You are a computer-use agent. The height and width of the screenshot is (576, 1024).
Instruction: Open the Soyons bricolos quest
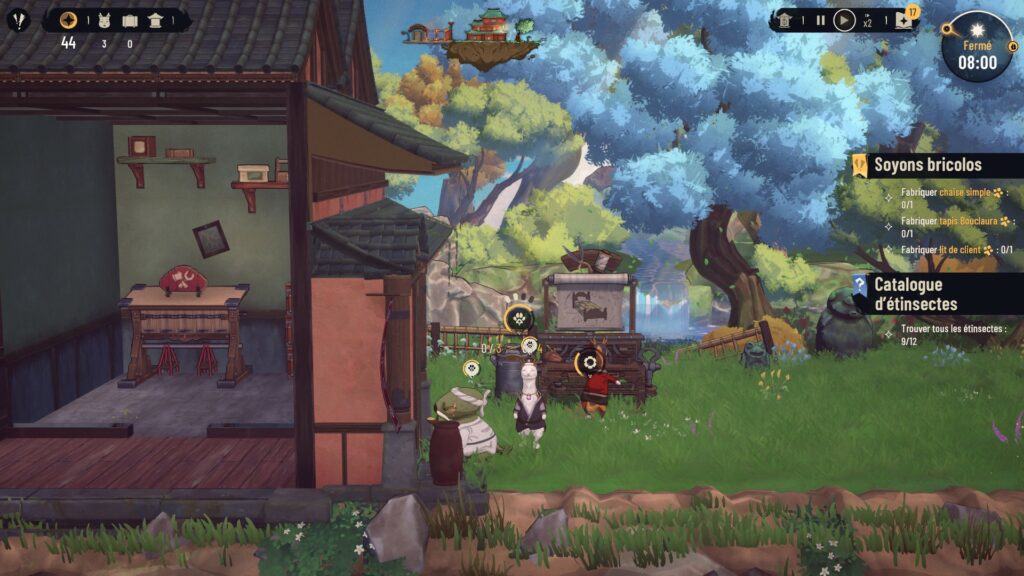coord(927,165)
